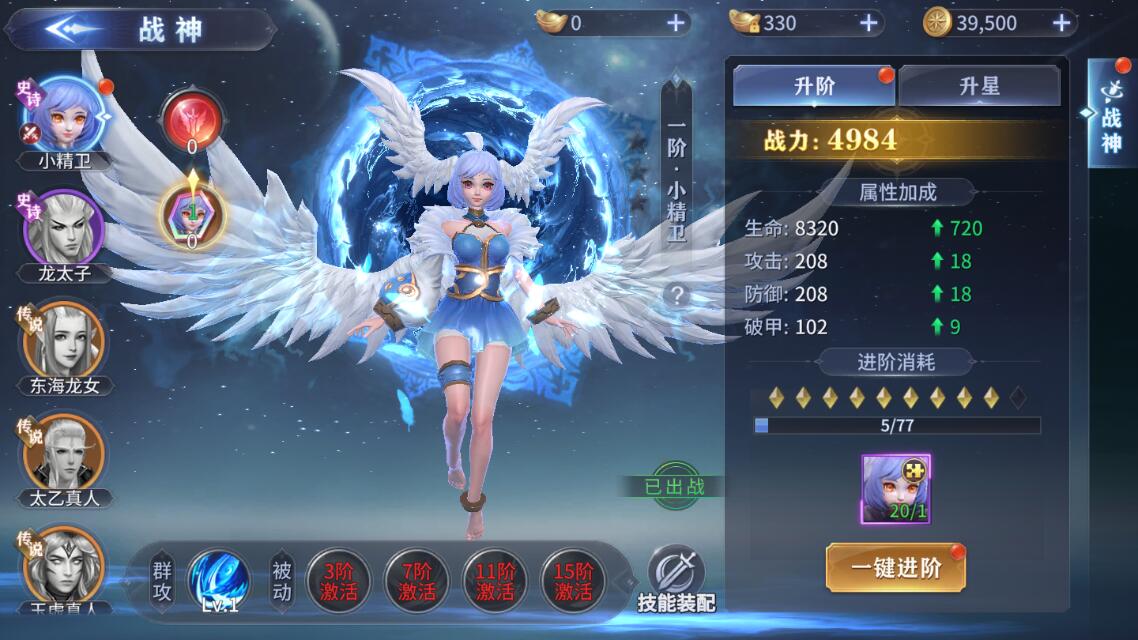Viewport: 1138px width, 640px height.
Task: Choose the 东海龙女 war god portrait
Action: (64, 342)
